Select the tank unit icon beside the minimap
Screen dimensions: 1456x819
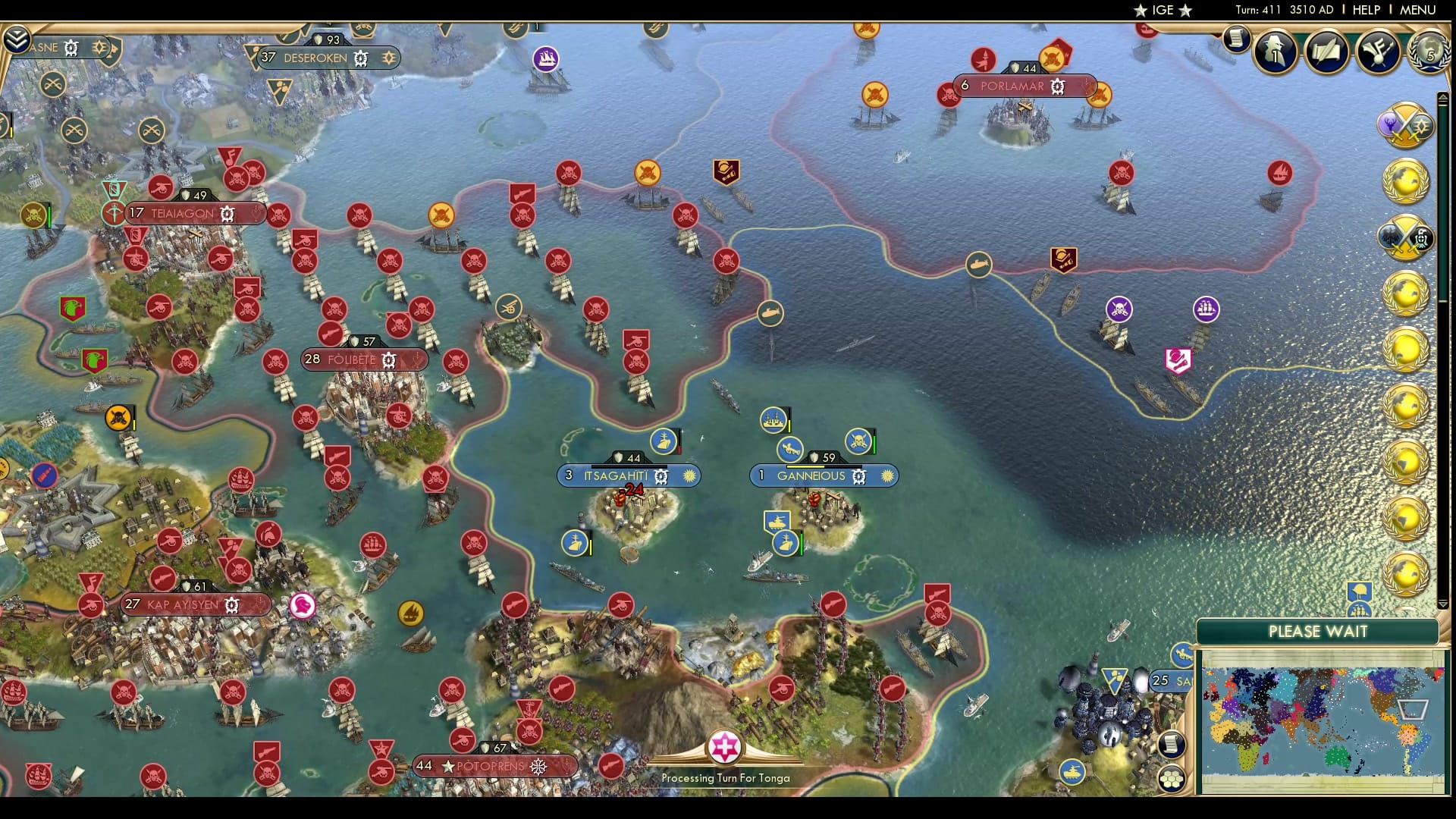tap(1072, 772)
